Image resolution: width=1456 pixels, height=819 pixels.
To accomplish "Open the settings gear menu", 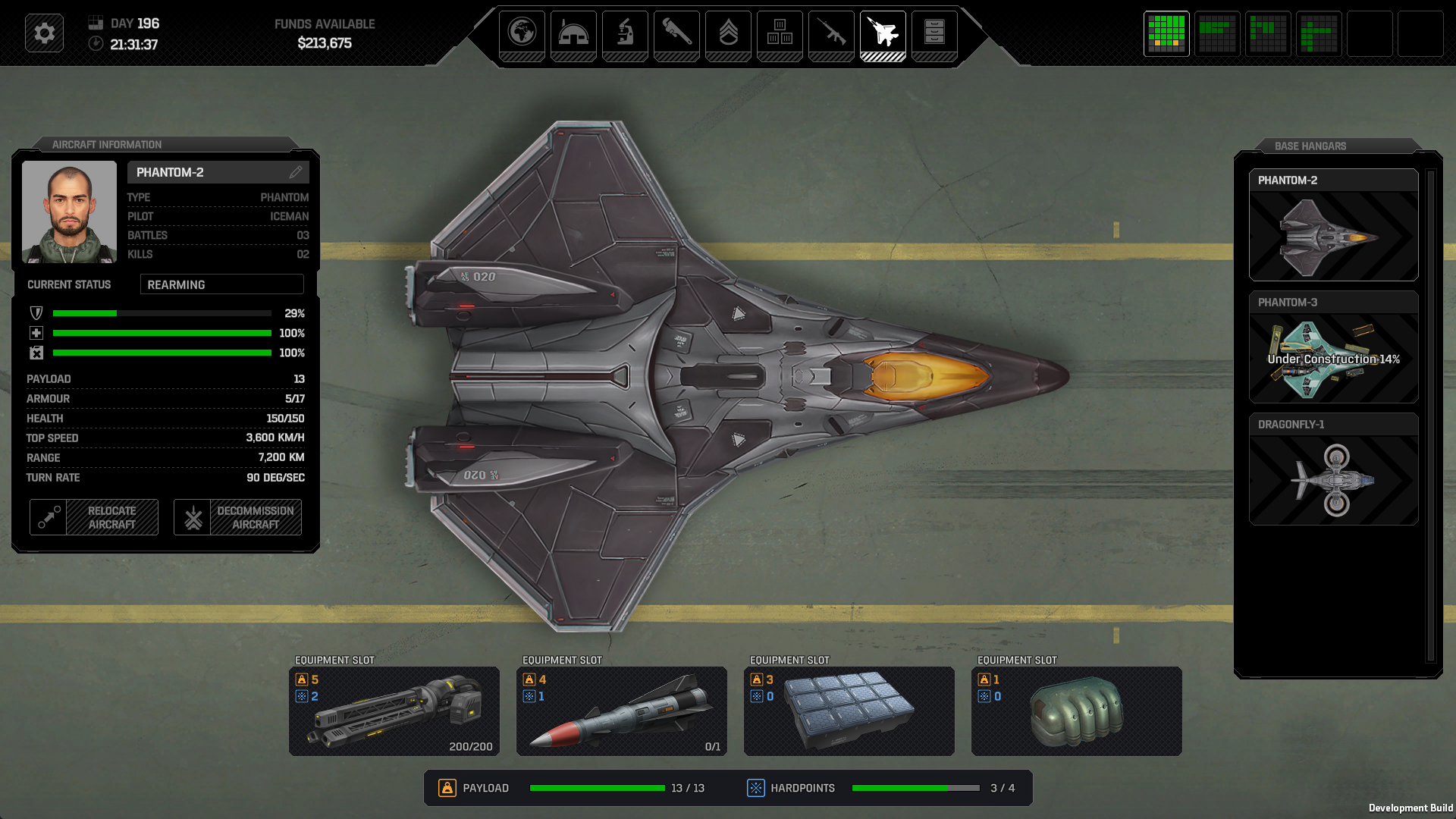I will 44,33.
